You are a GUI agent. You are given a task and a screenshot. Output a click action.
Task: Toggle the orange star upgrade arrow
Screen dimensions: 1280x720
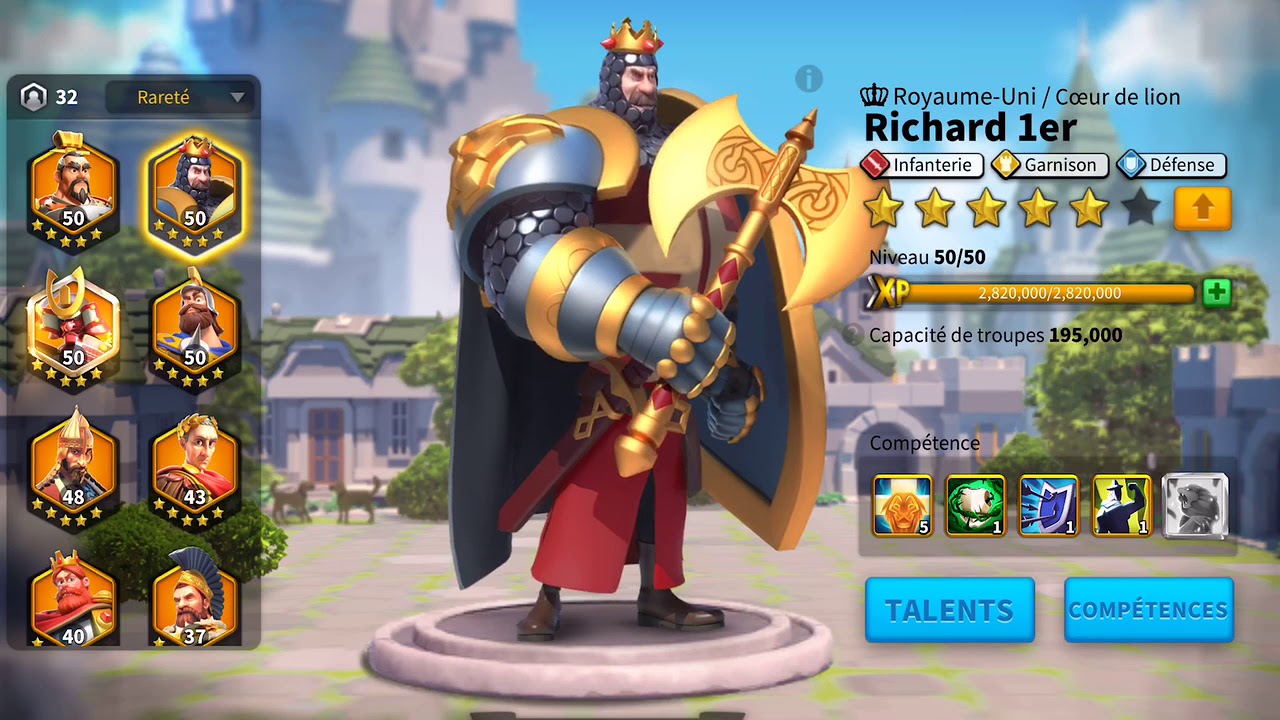point(1203,208)
